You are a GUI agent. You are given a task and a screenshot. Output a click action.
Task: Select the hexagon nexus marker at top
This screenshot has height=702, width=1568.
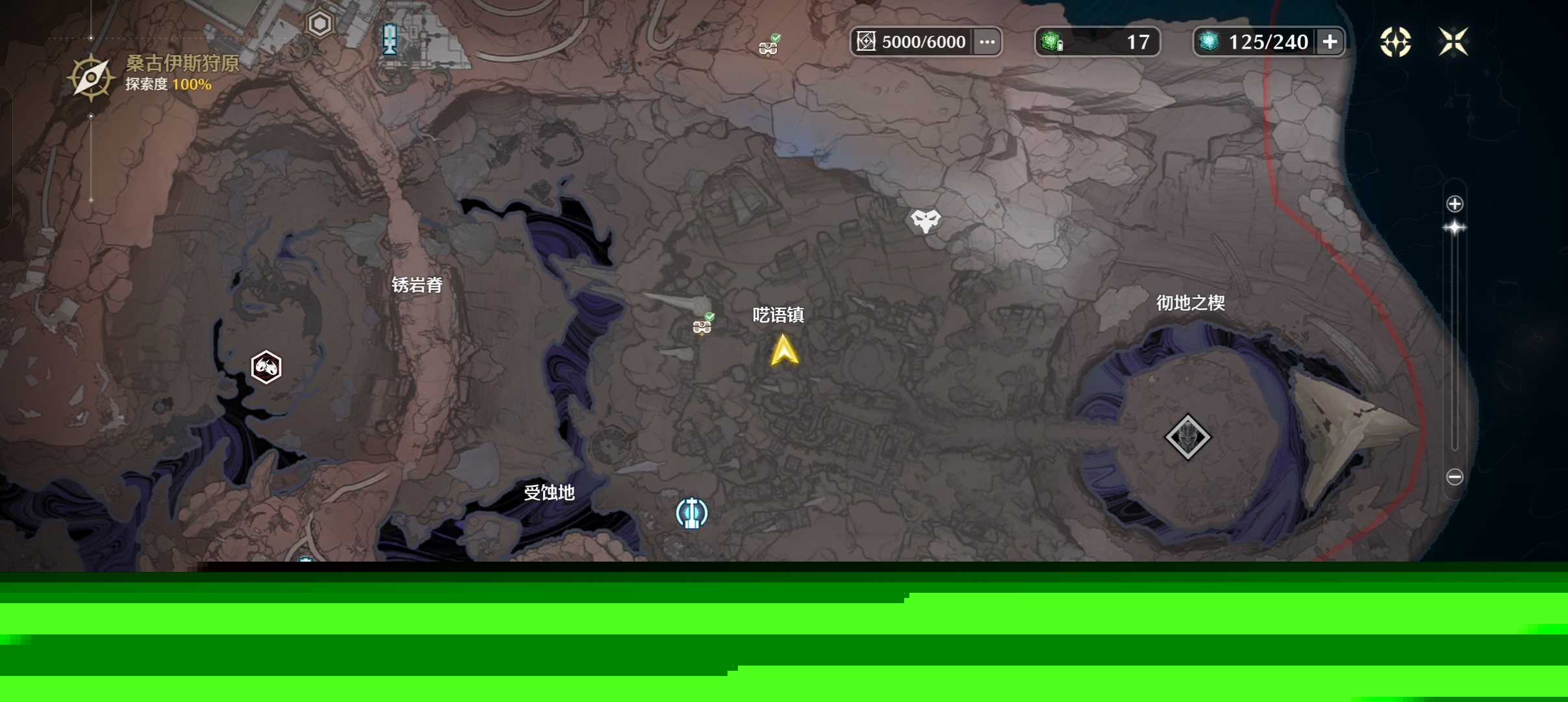[320, 25]
